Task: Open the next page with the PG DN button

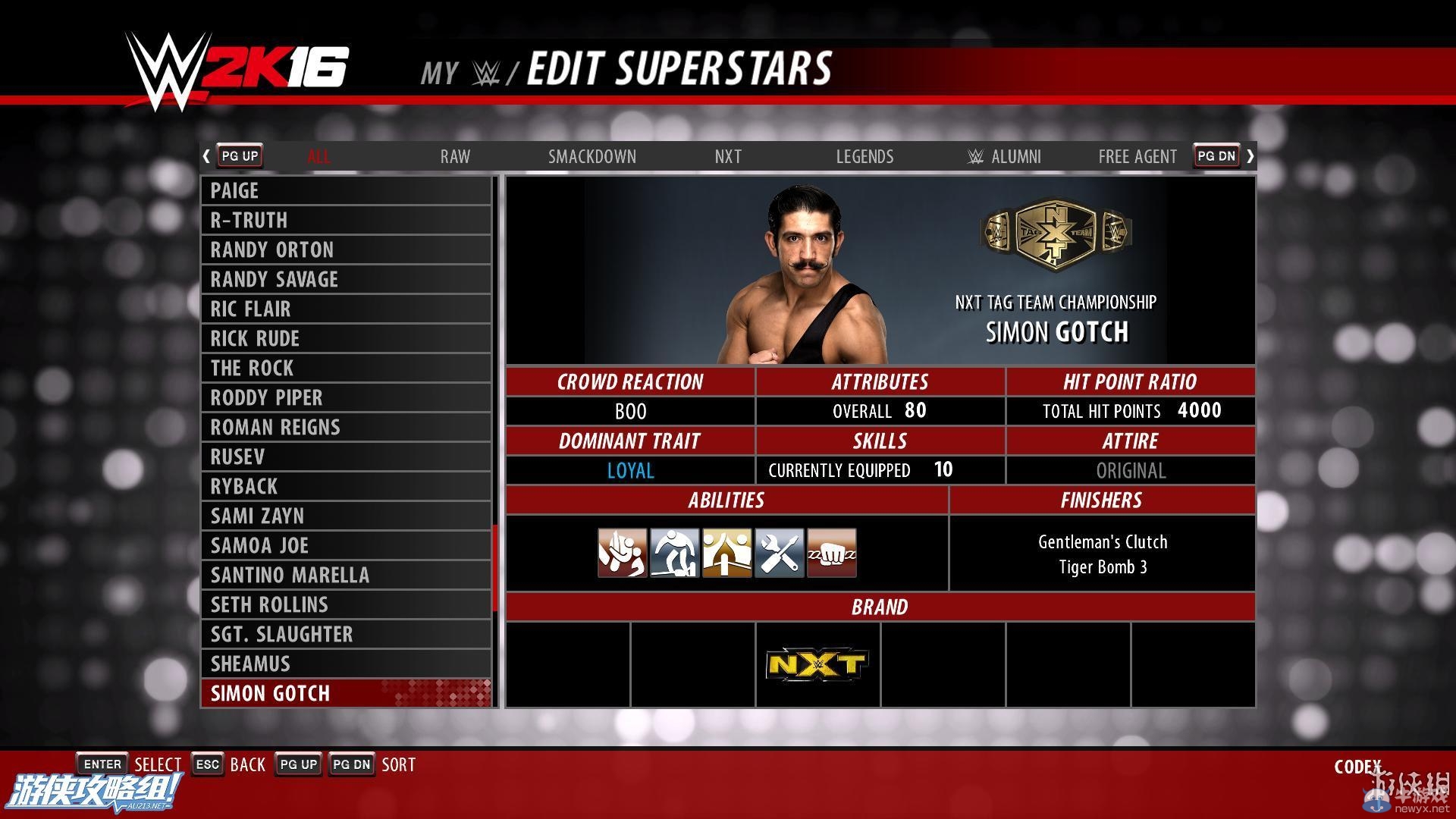Action: coord(1216,156)
